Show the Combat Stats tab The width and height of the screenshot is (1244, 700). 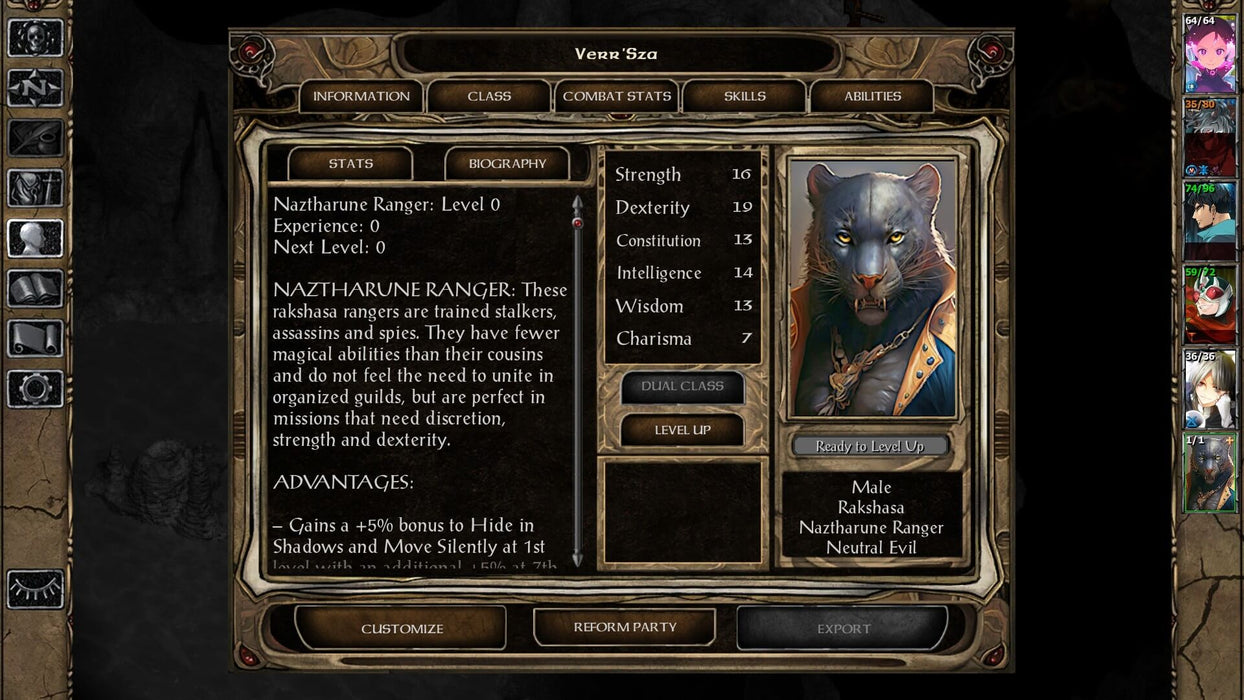[x=617, y=97]
